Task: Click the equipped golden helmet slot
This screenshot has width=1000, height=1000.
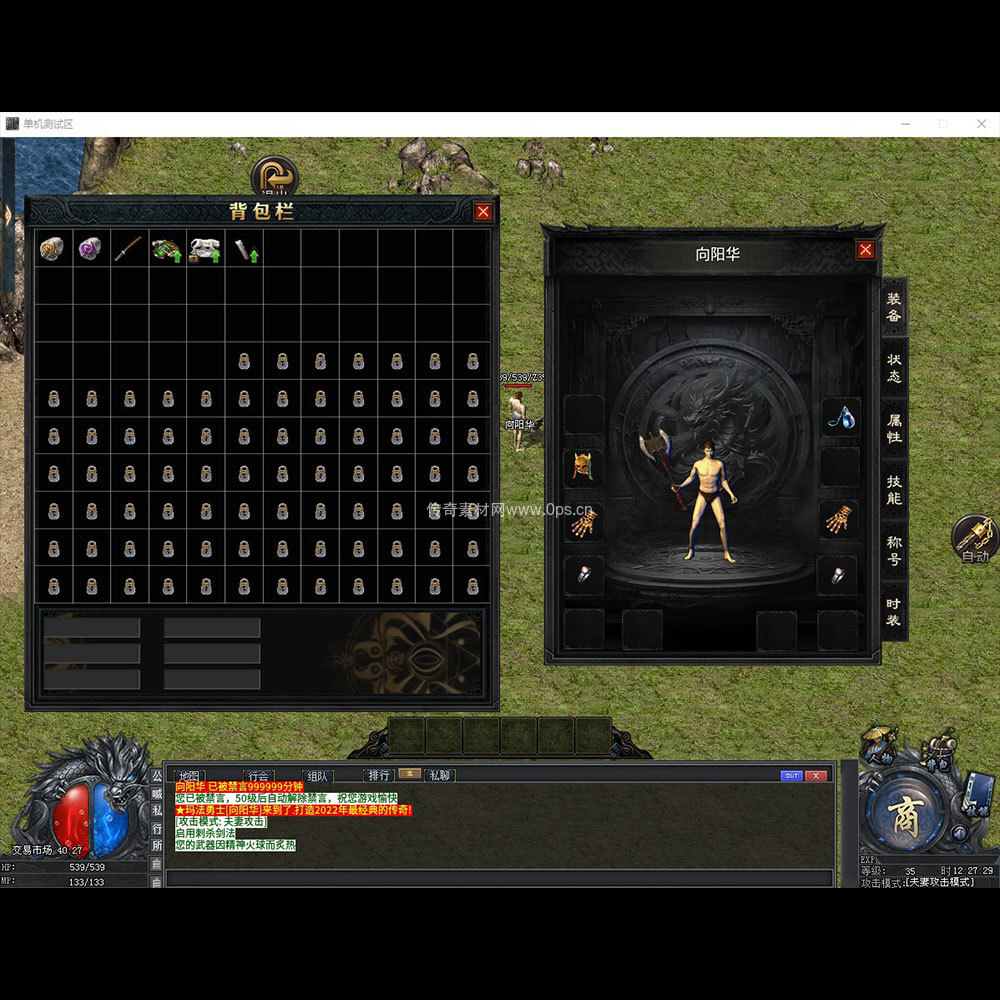Action: pos(583,467)
